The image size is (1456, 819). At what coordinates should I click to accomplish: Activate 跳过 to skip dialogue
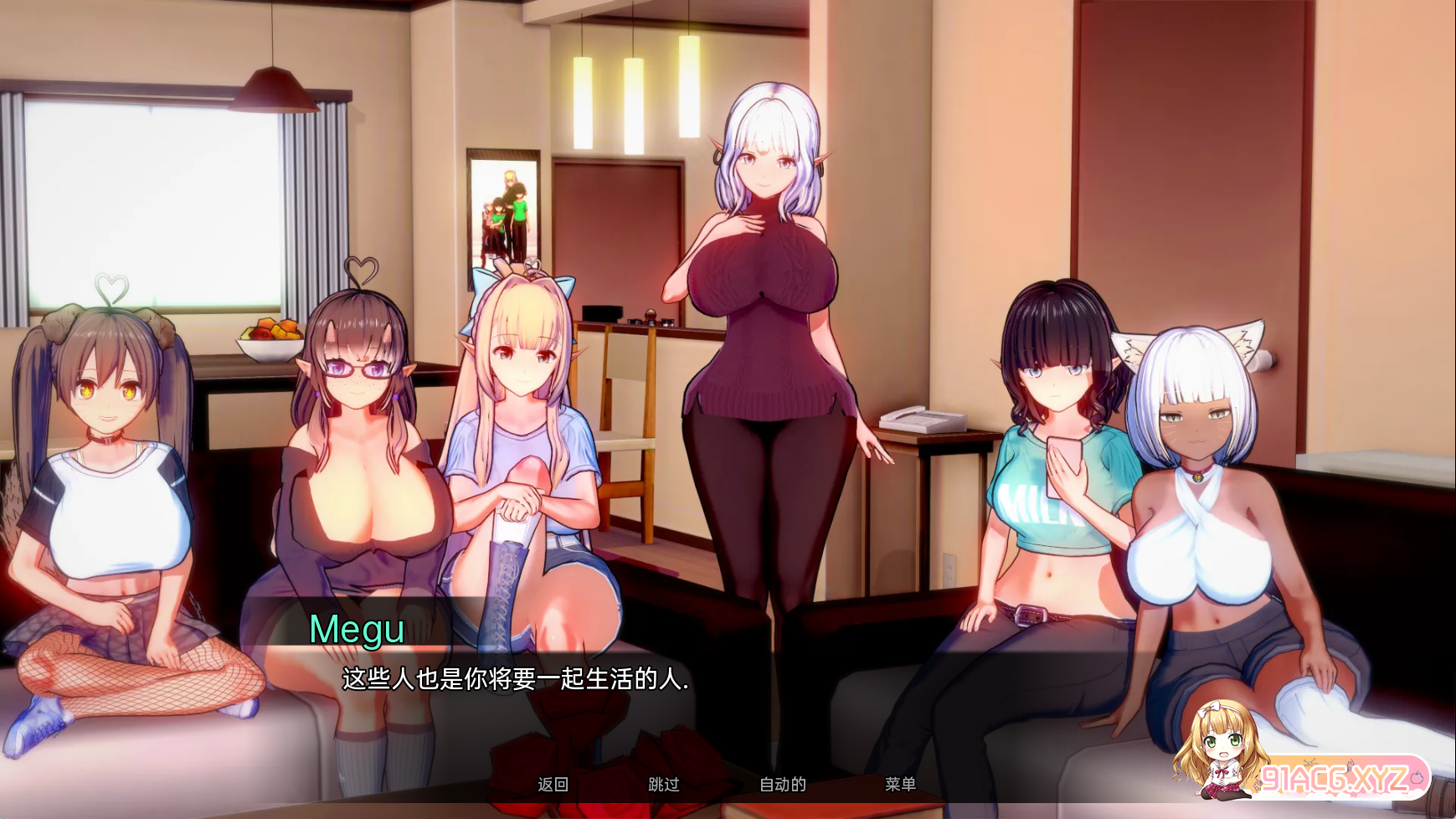[x=664, y=785]
